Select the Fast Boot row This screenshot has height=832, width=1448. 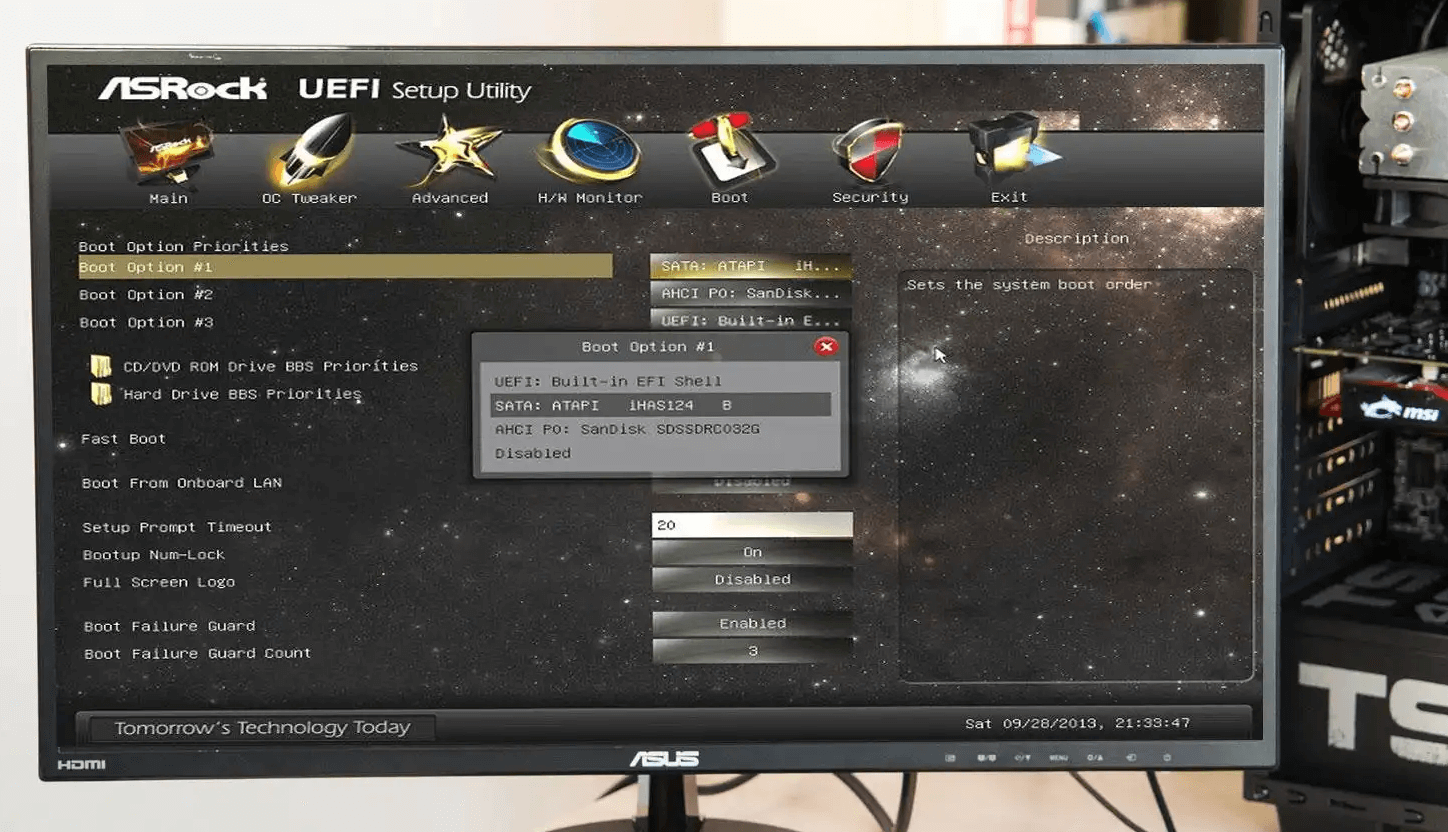[x=124, y=439]
